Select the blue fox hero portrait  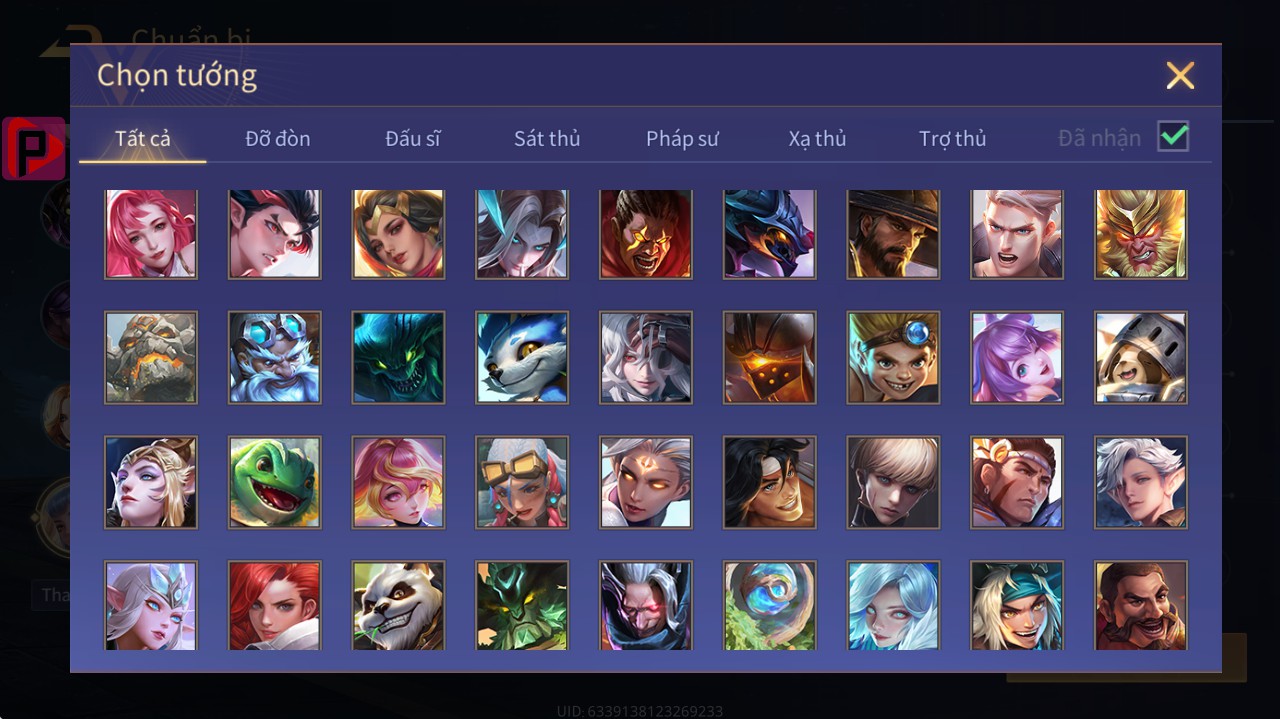tap(522, 357)
